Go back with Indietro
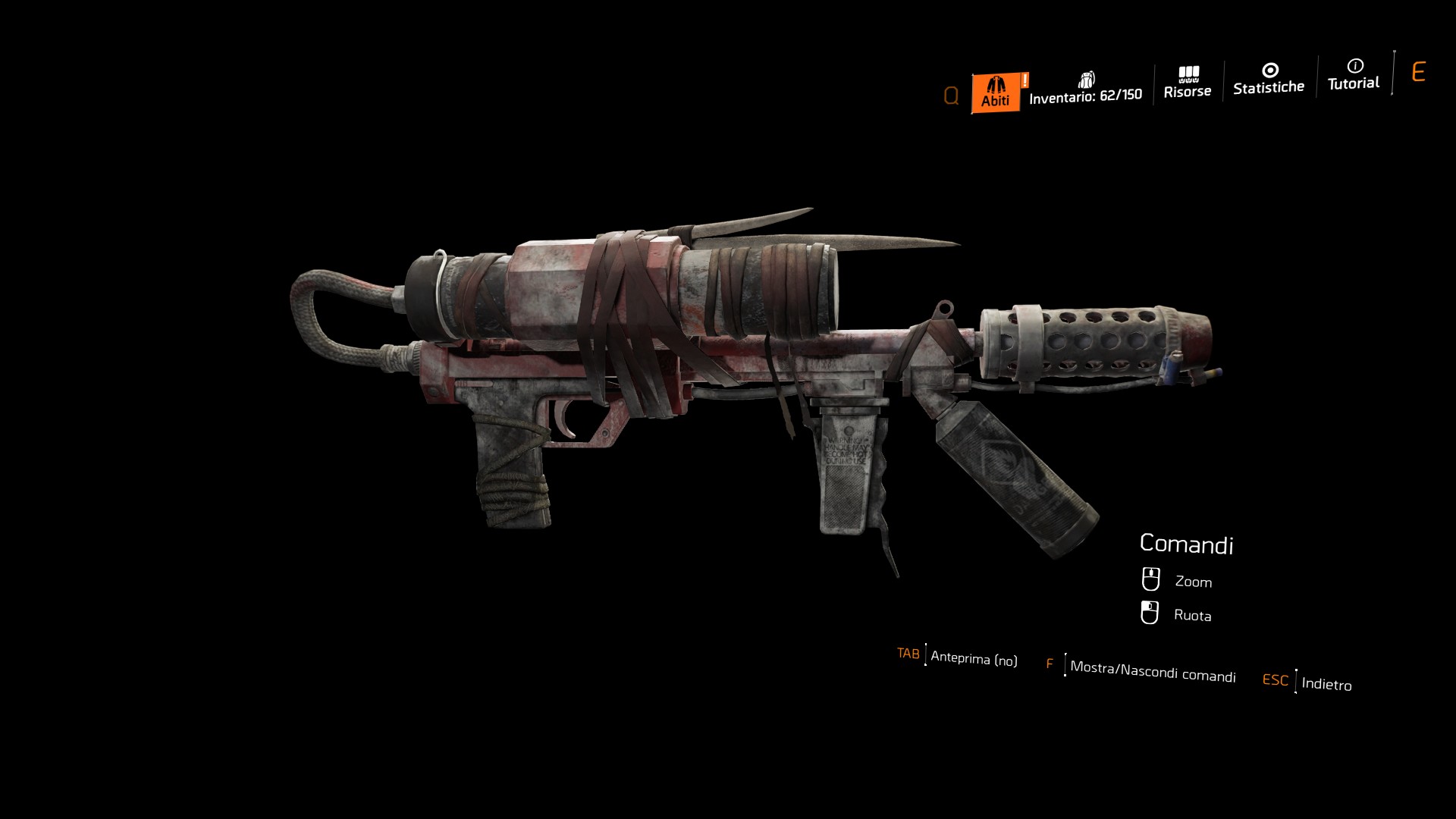Image resolution: width=1456 pixels, height=819 pixels. [x=1326, y=683]
